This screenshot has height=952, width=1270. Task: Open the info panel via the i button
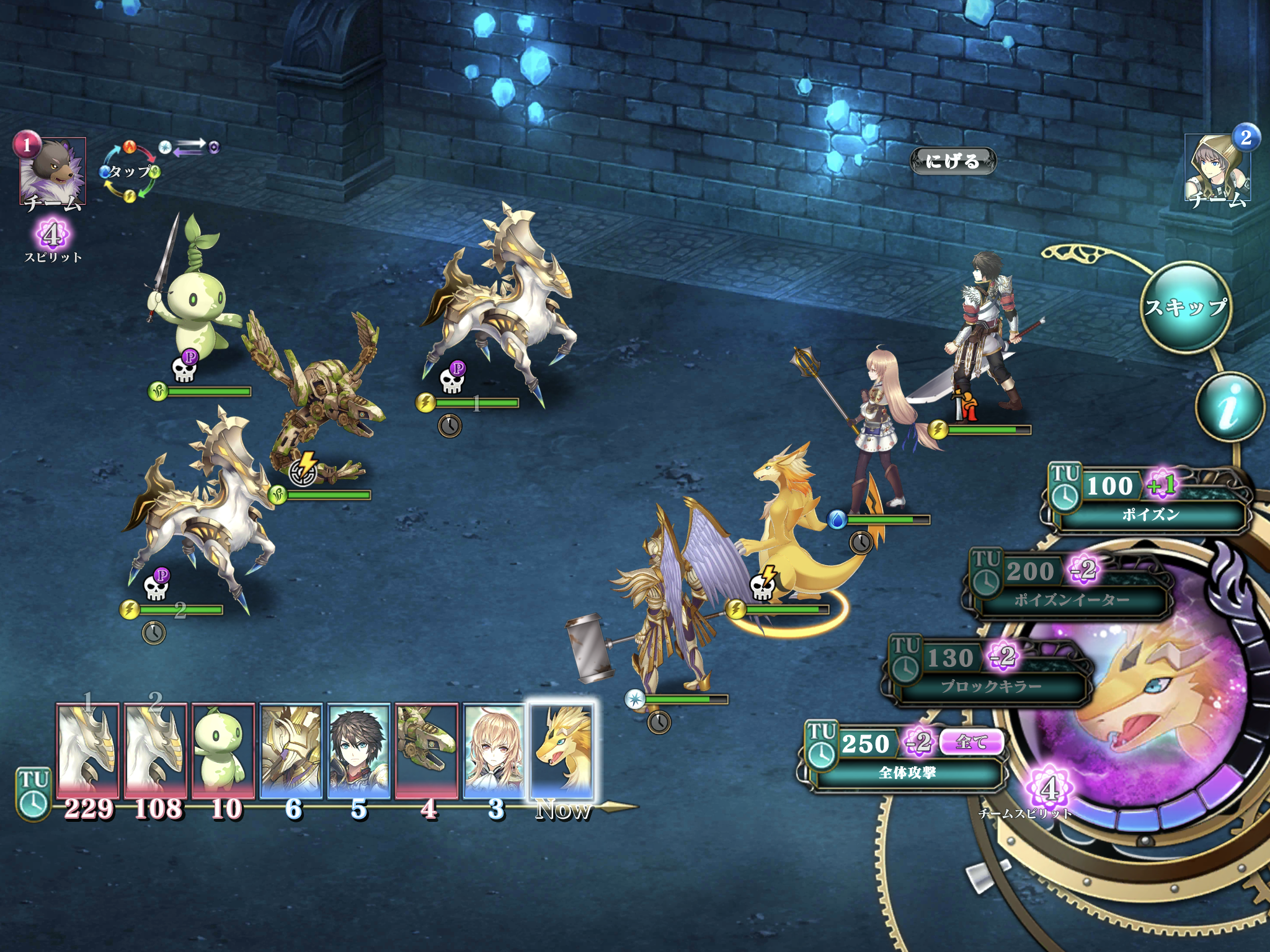pos(1230,407)
